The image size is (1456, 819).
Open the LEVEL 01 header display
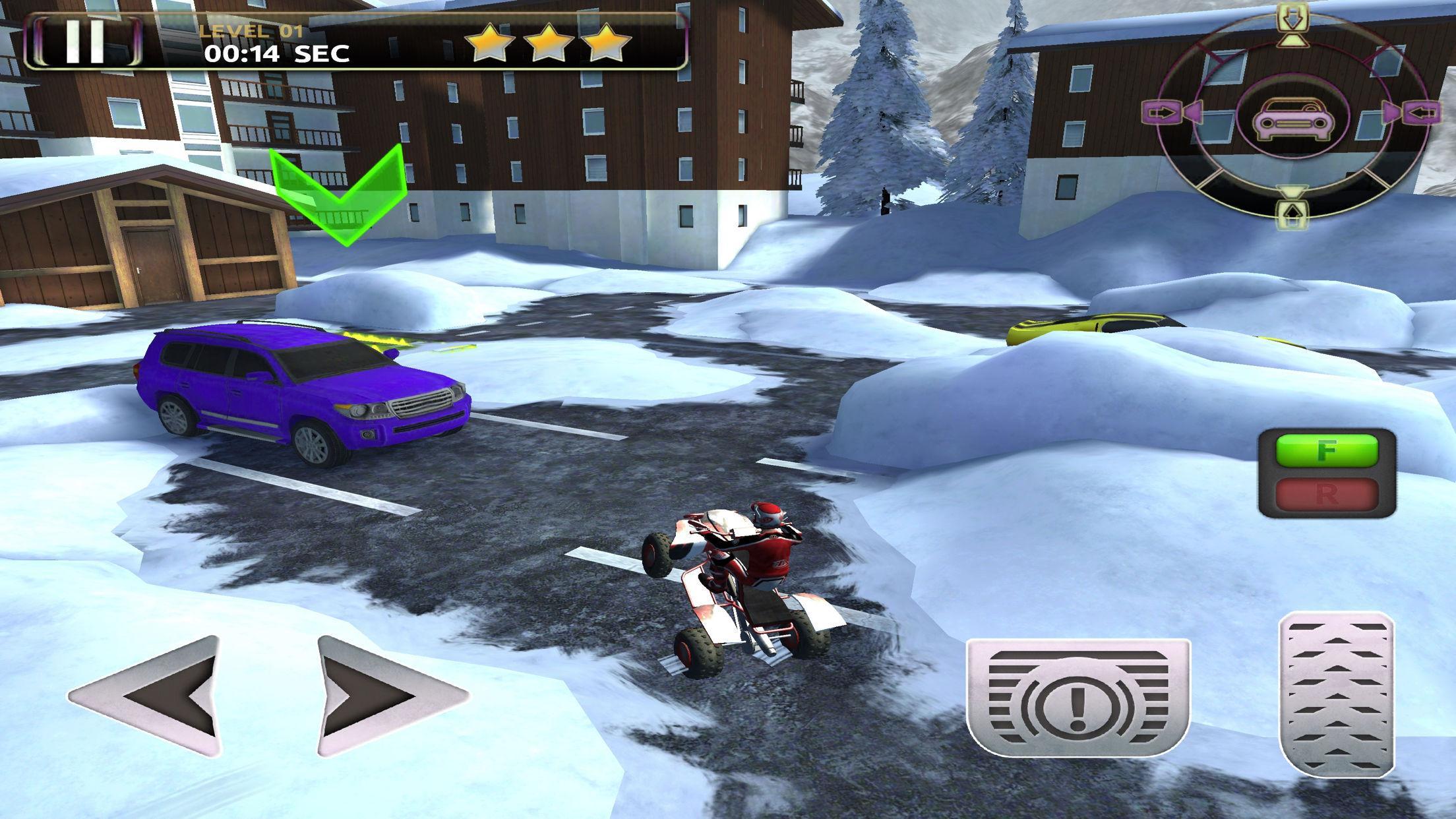252,29
